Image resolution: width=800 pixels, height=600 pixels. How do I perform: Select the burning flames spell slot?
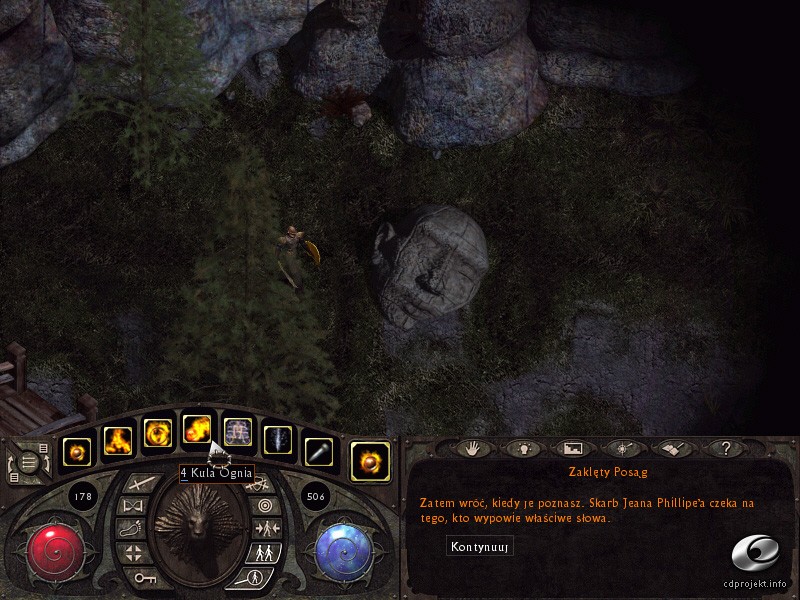click(118, 438)
